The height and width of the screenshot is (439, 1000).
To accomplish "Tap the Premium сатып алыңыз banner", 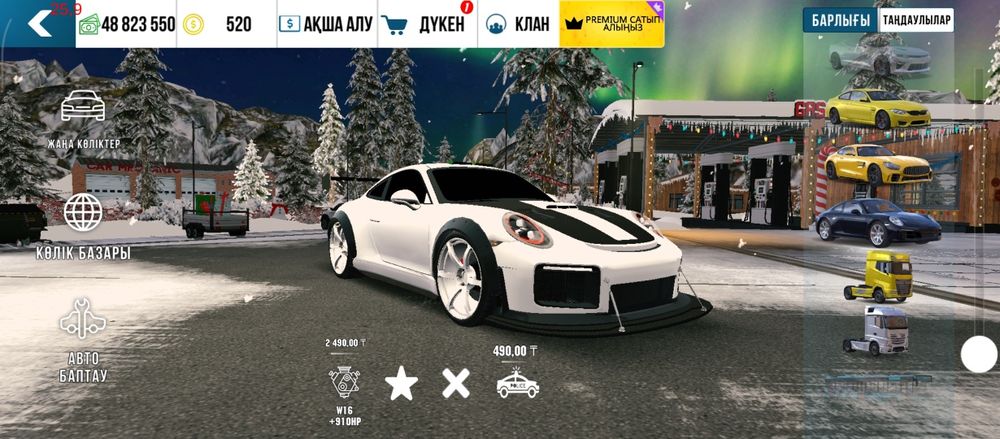I will [612, 24].
